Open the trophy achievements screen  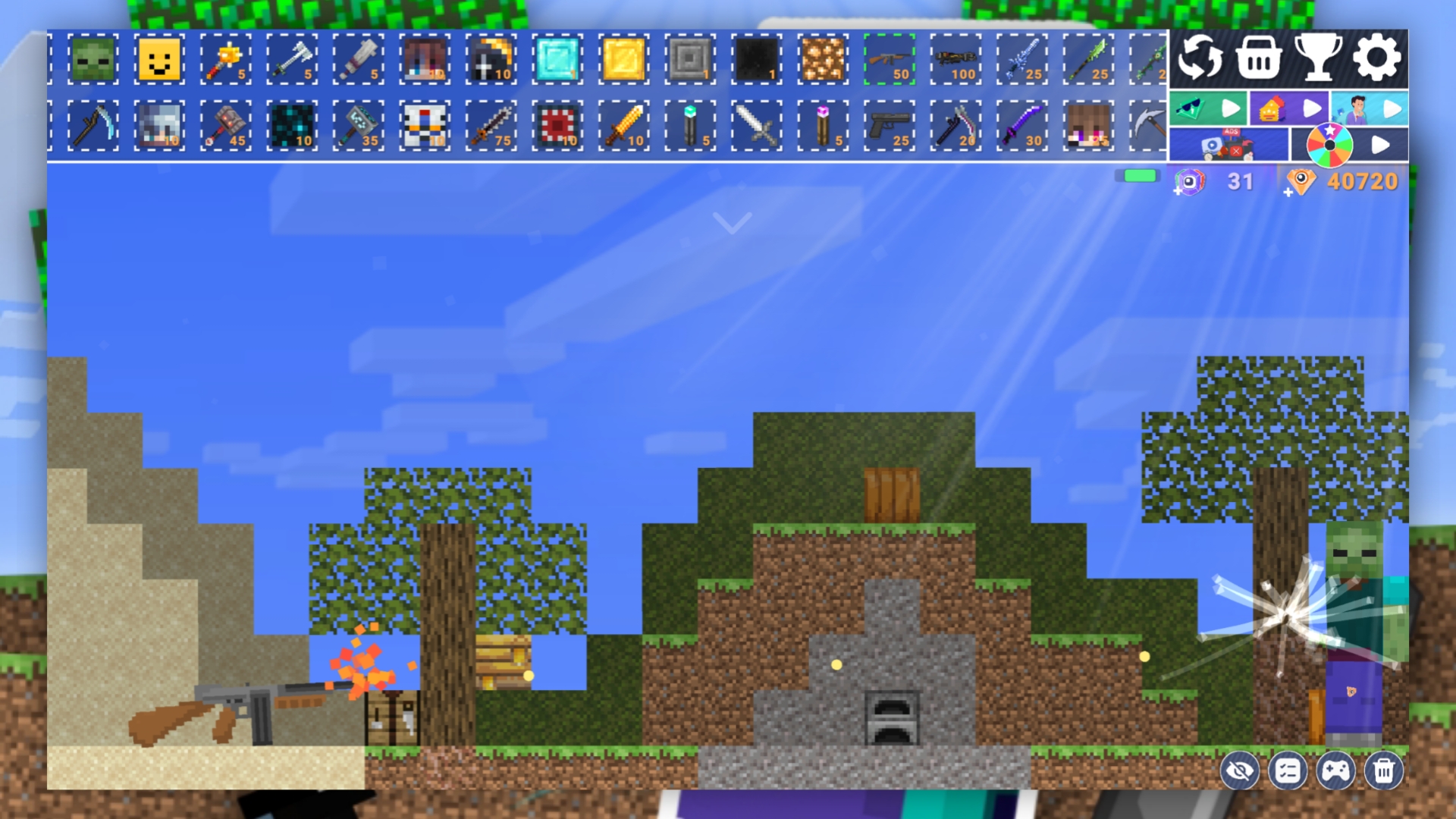click(1318, 57)
